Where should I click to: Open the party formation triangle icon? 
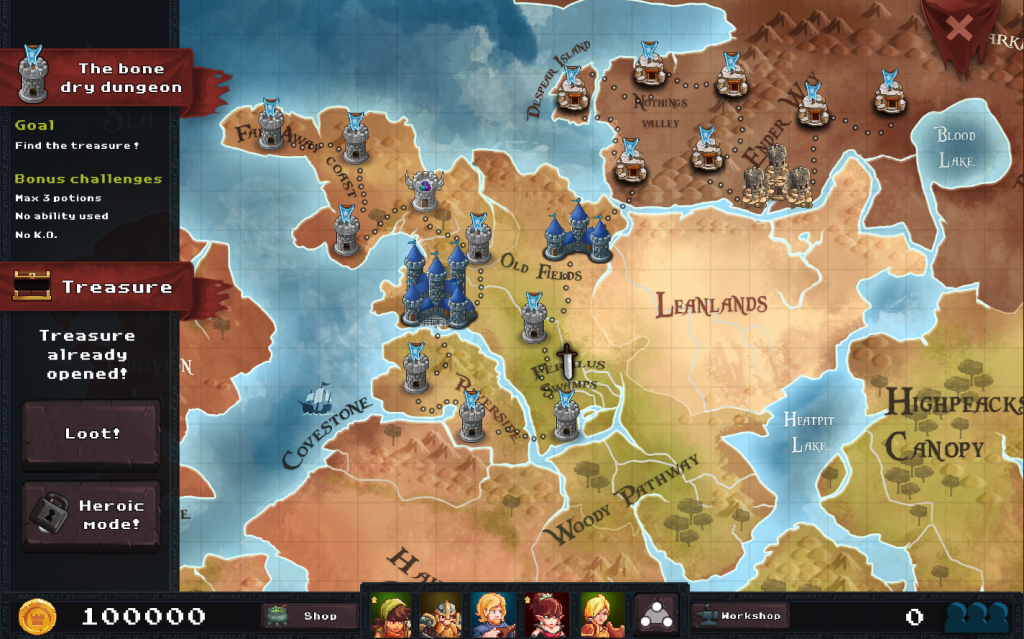point(655,614)
